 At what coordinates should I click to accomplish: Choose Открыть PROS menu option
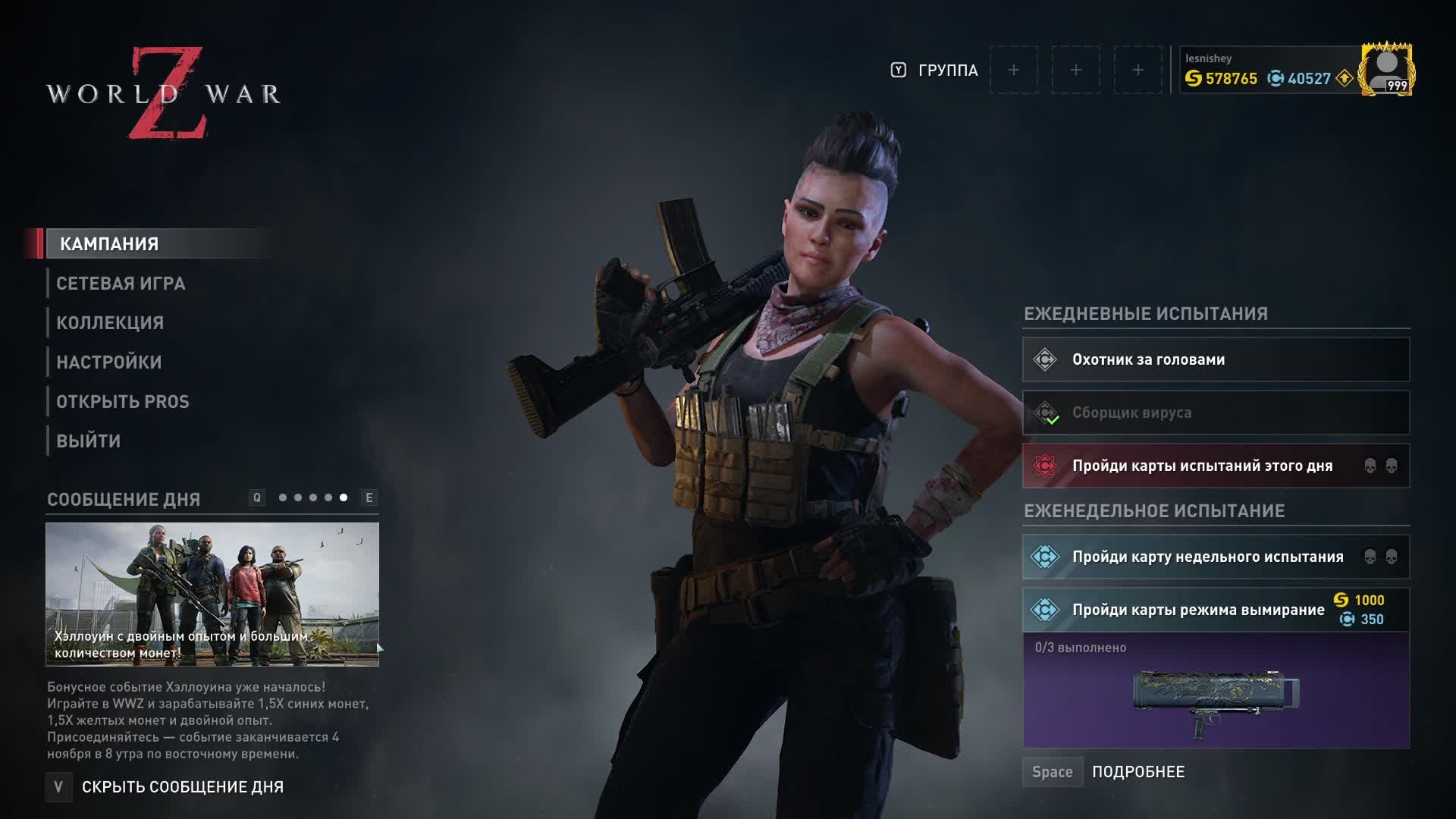[x=123, y=402]
